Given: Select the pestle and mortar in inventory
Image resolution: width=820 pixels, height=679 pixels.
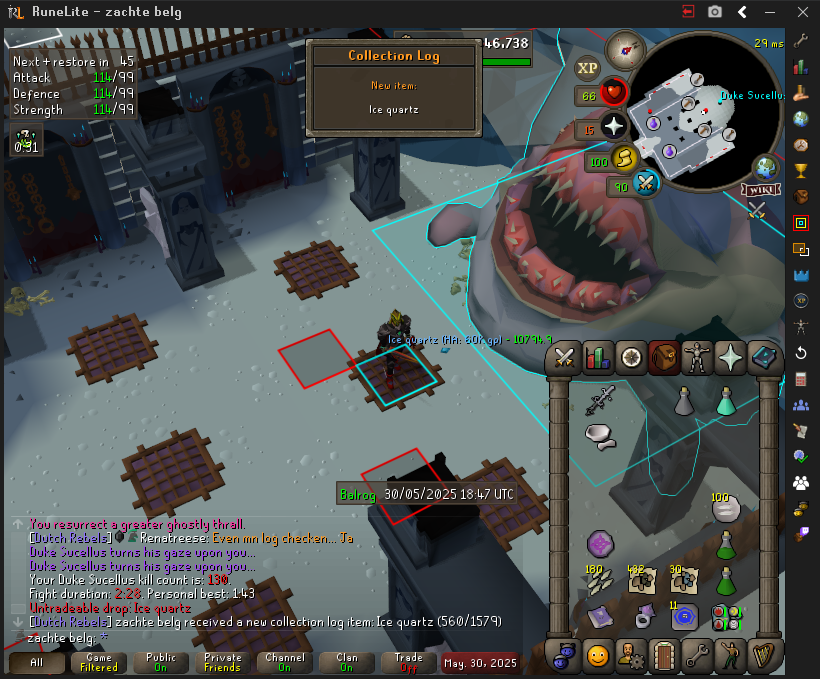Looking at the screenshot, I should (600, 436).
